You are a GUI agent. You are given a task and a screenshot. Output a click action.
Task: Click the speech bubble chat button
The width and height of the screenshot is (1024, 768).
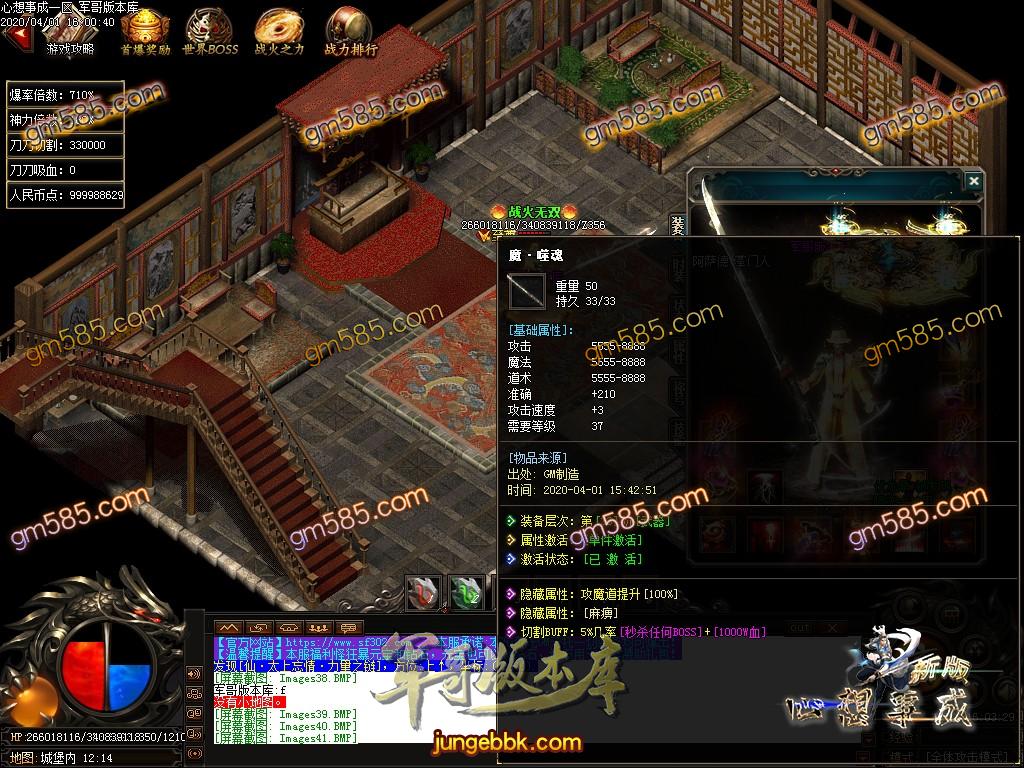(346, 626)
